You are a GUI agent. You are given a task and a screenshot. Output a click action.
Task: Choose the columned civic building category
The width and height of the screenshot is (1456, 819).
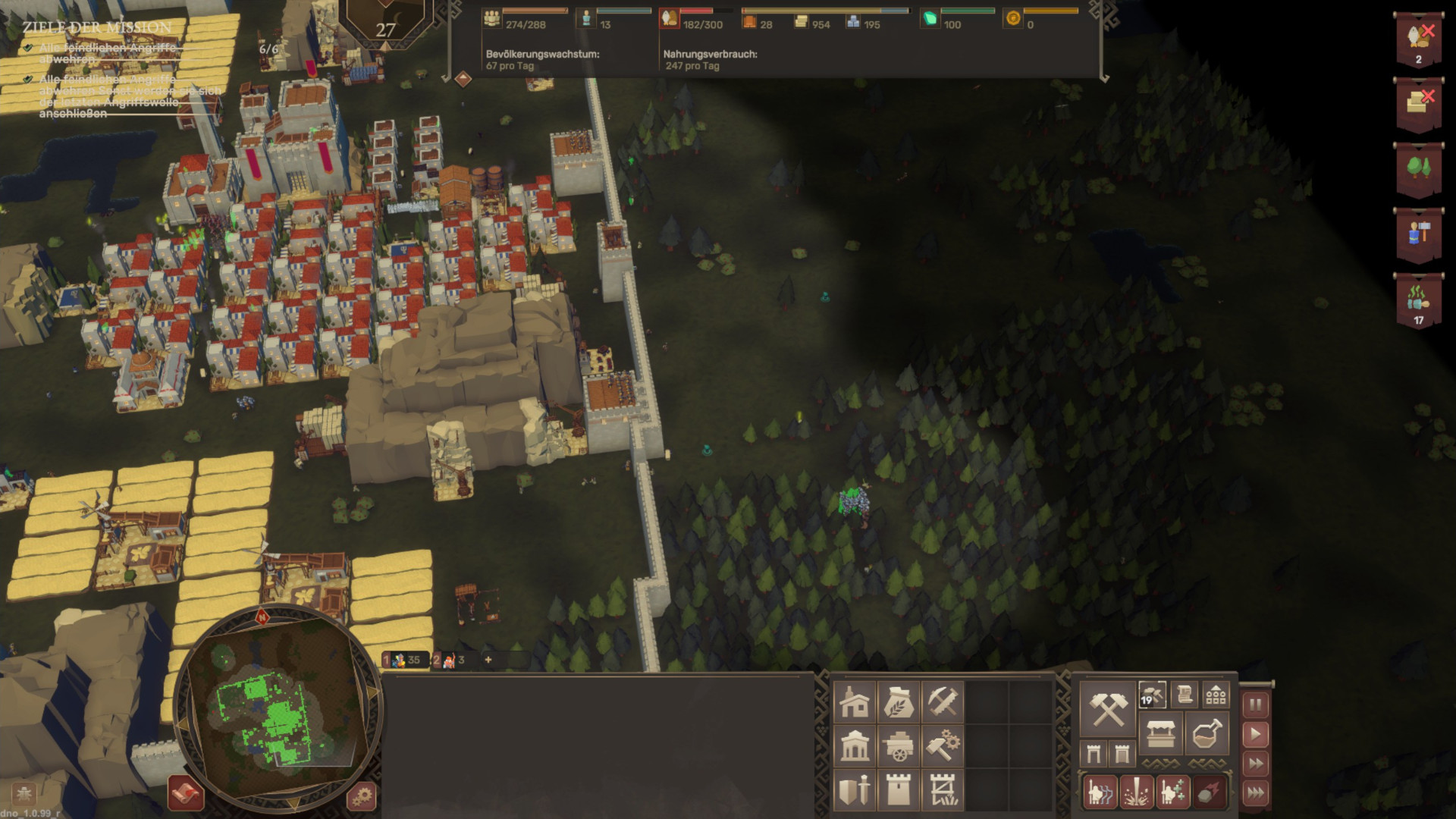point(854,746)
